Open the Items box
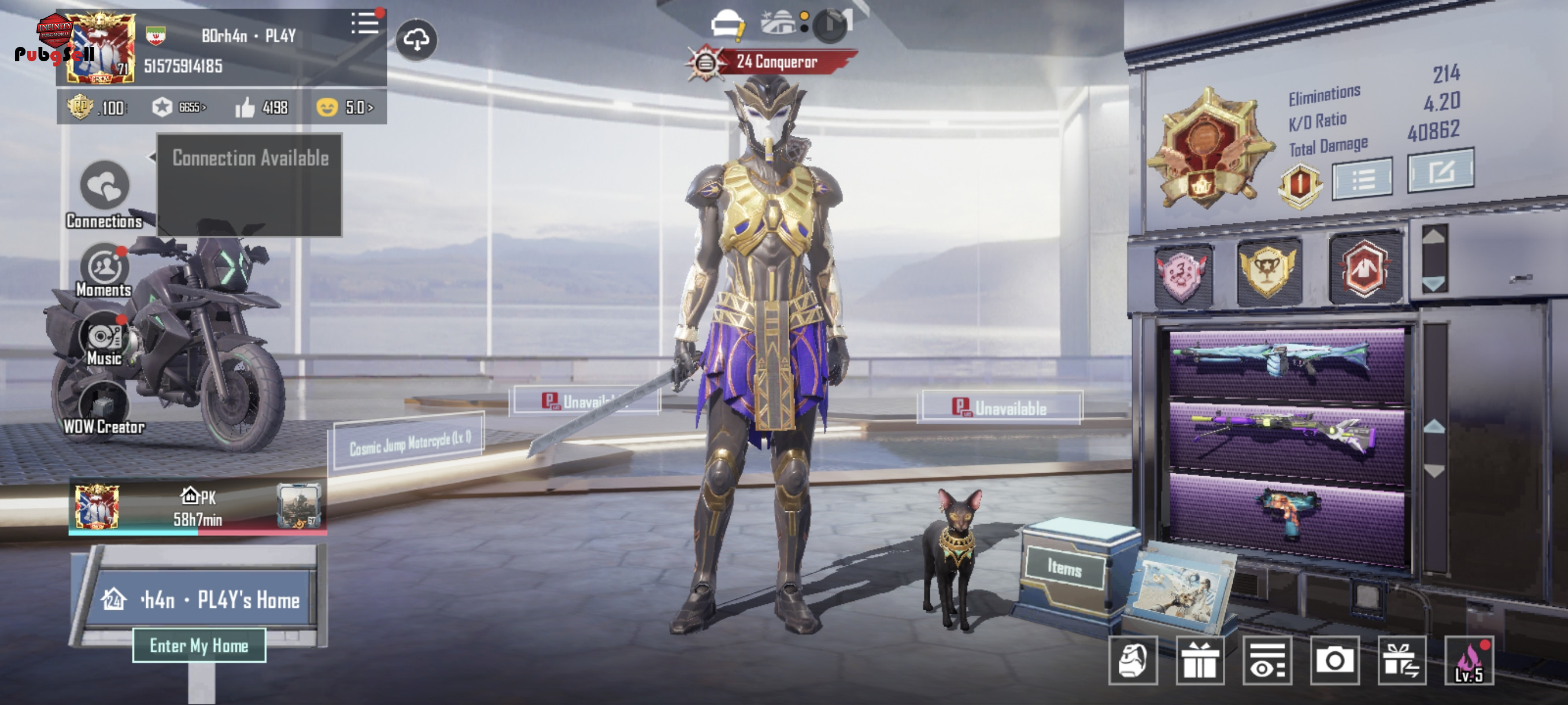The height and width of the screenshot is (705, 1568). coord(1064,567)
